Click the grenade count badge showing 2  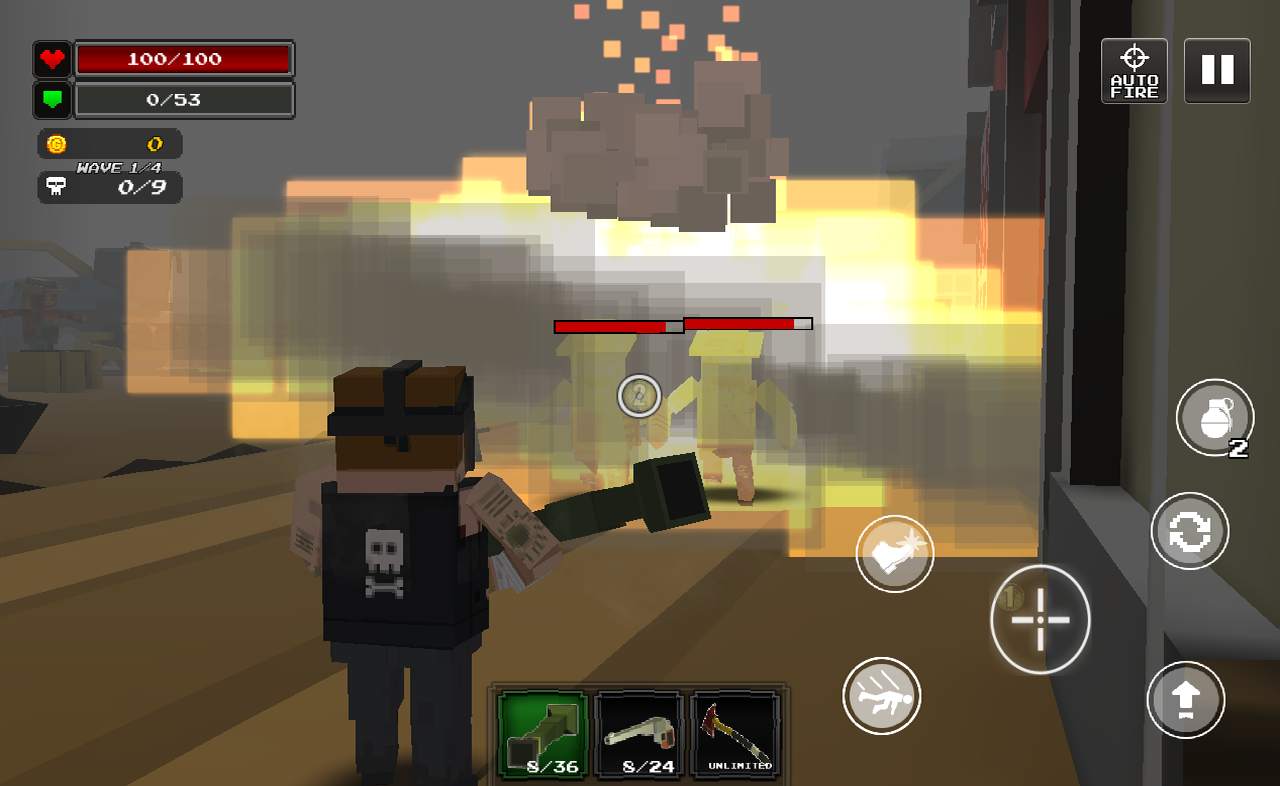point(1237,450)
